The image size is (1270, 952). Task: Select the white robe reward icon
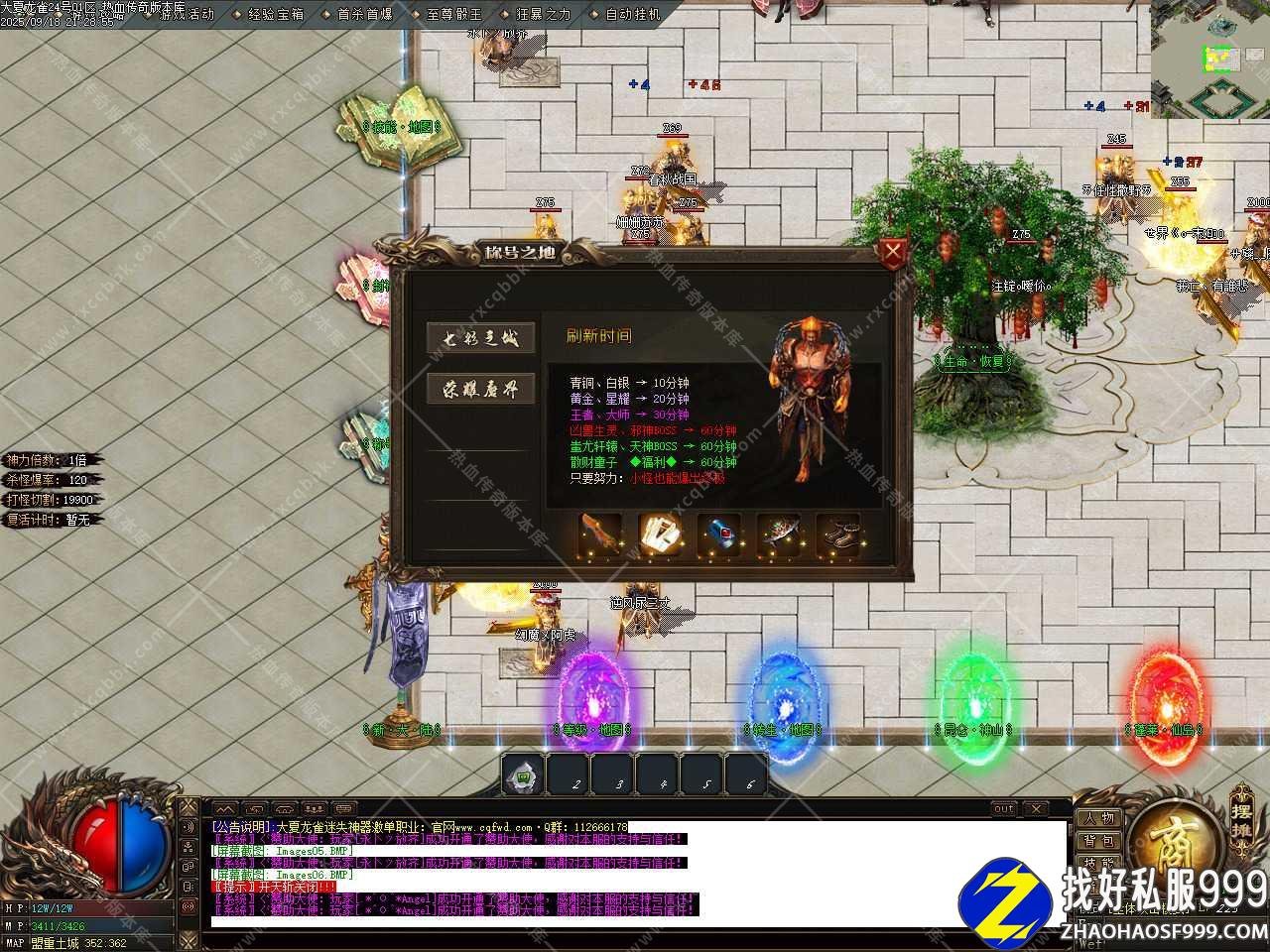point(660,535)
